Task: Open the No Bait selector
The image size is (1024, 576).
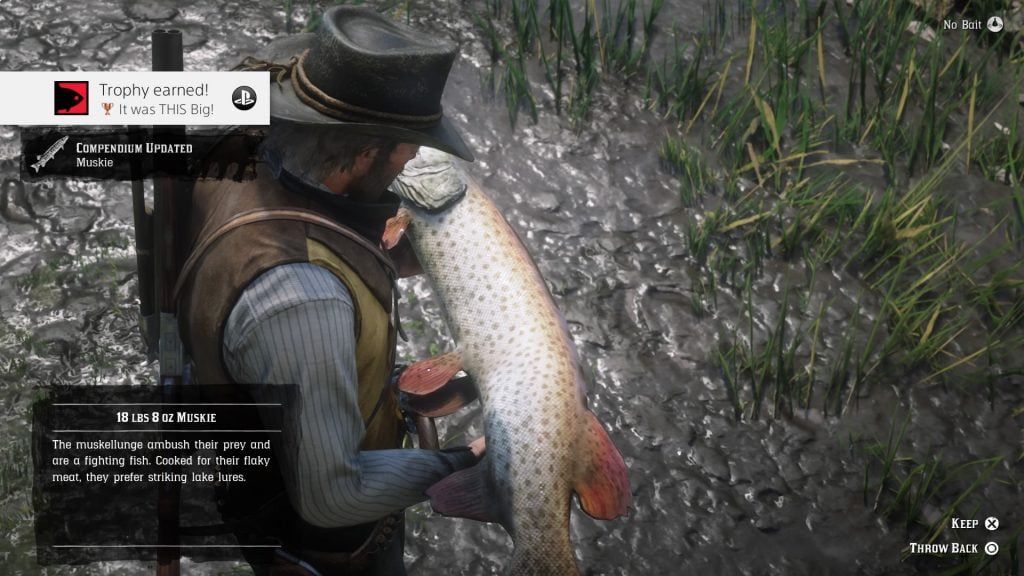Action: [972, 24]
